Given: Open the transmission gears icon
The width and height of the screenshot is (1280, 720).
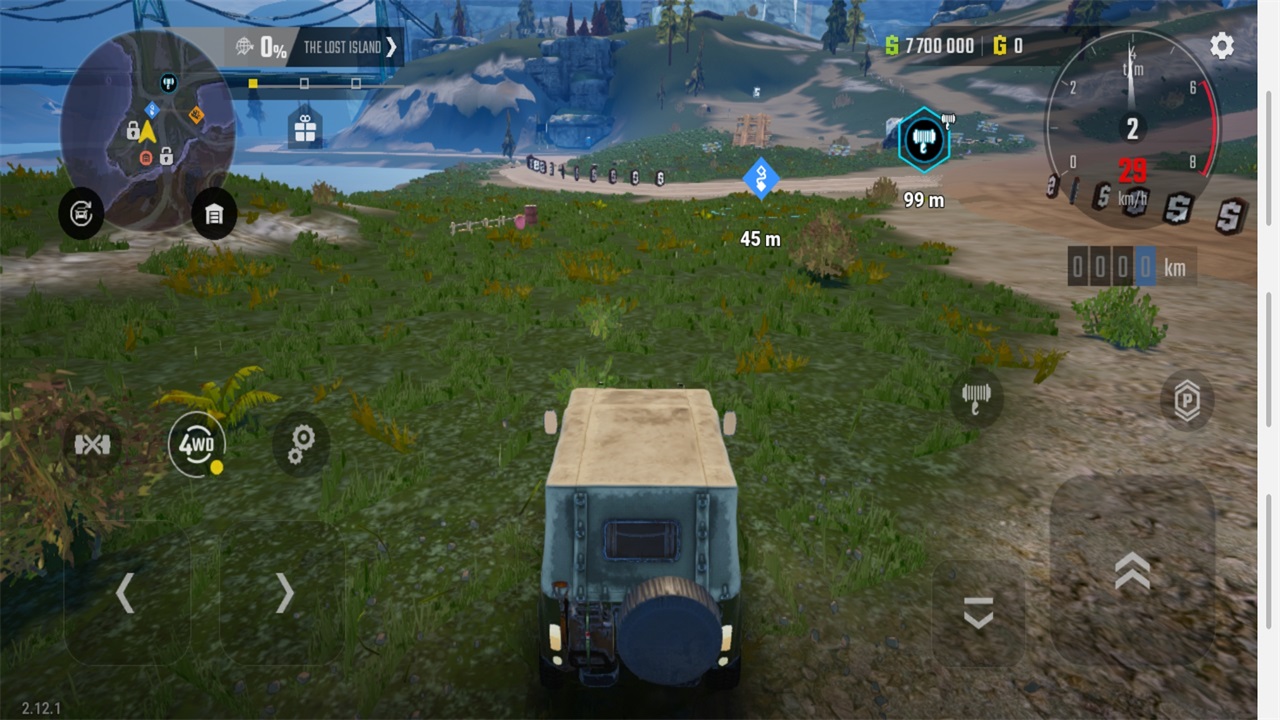Looking at the screenshot, I should tap(300, 445).
